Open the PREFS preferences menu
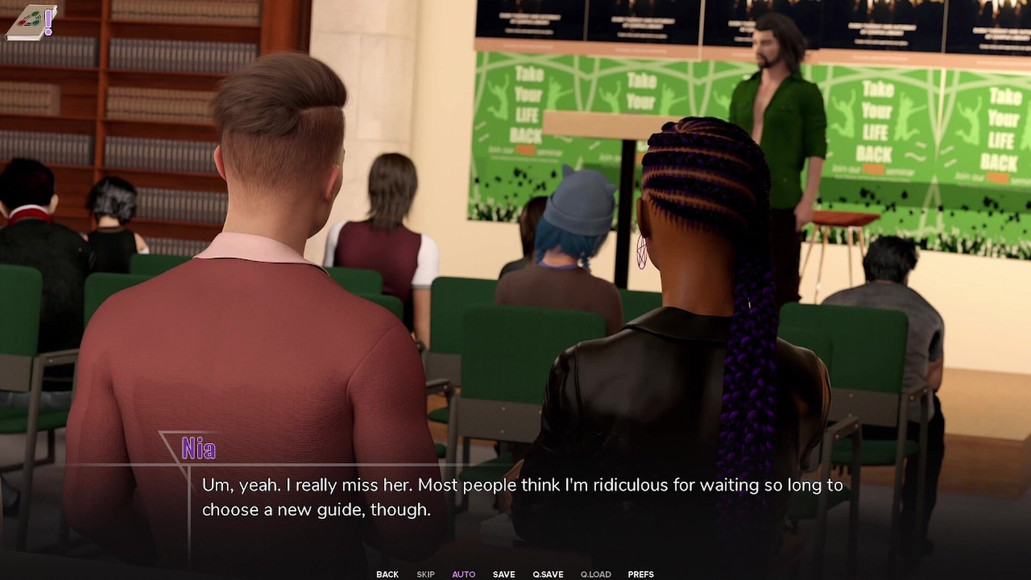This screenshot has height=580, width=1031. 641,574
